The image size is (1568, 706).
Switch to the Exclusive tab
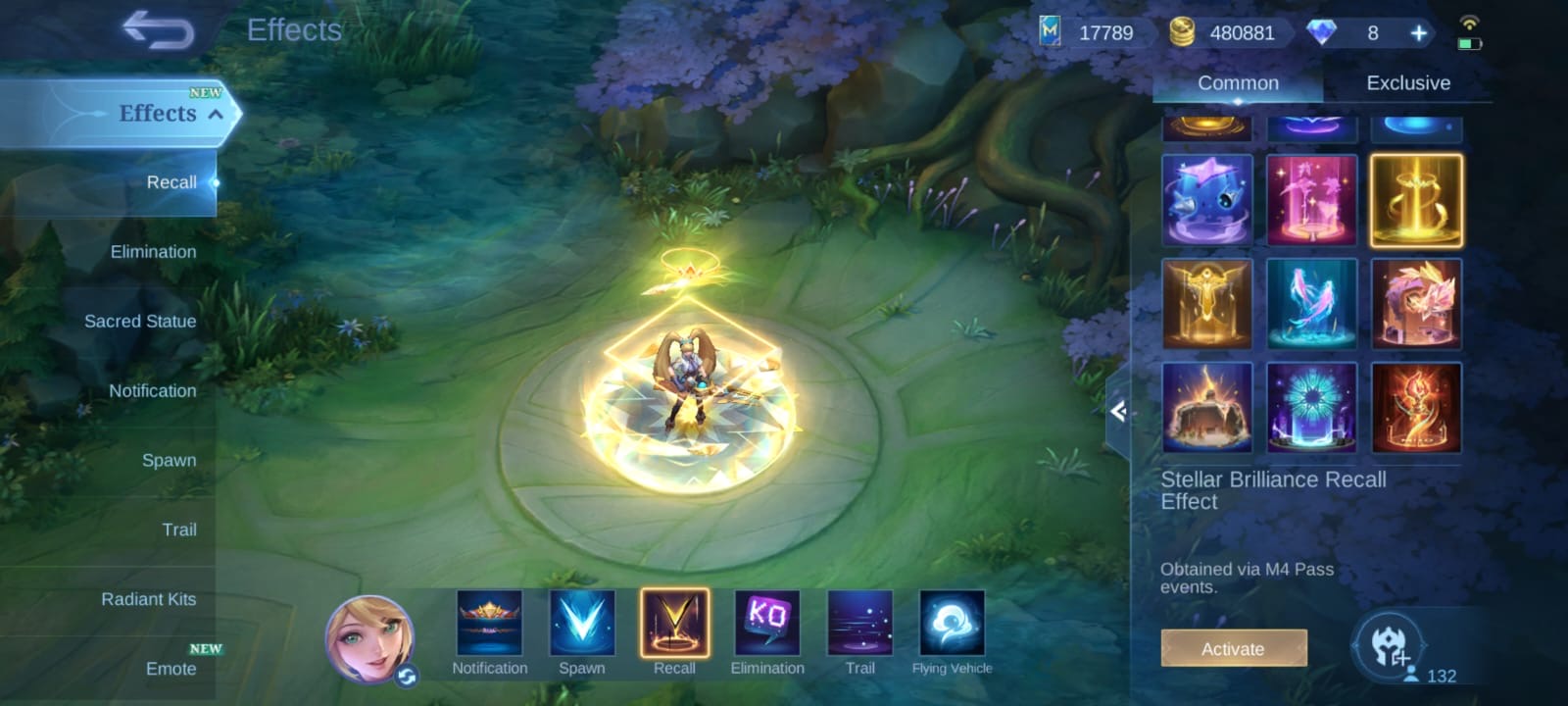pyautogui.click(x=1407, y=83)
